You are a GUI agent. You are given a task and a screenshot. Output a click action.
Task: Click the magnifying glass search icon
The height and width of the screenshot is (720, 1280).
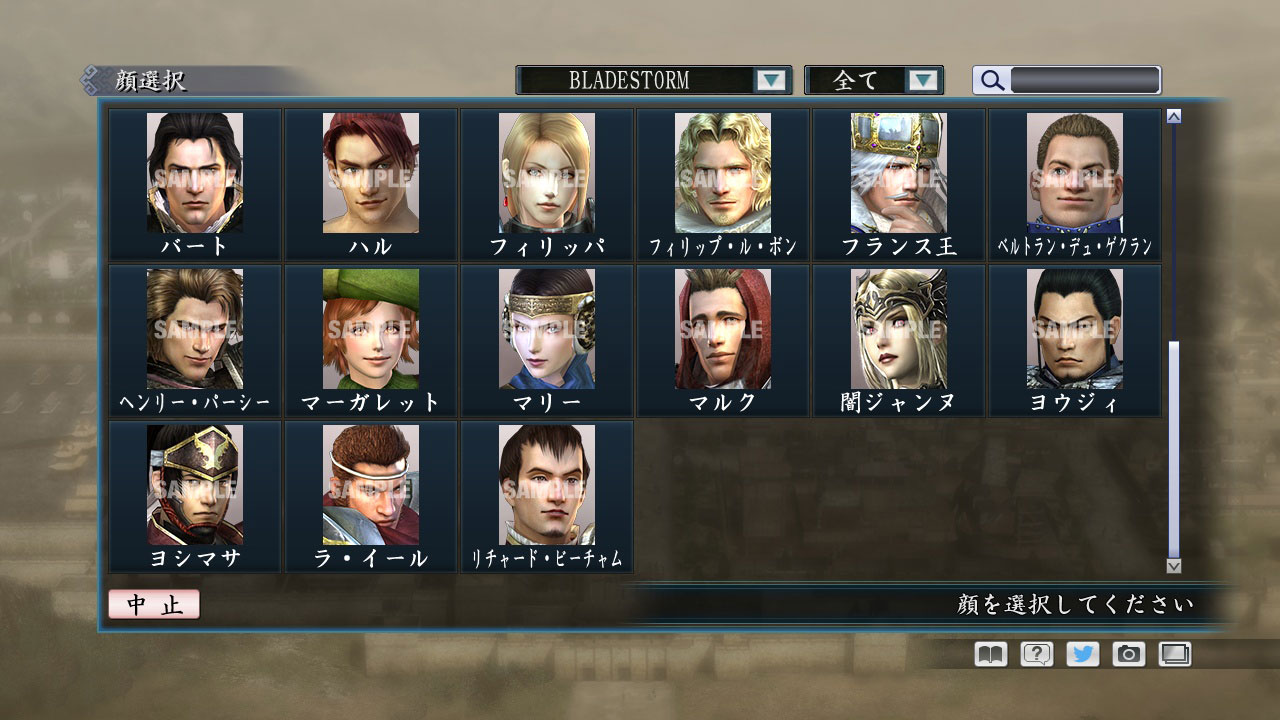tap(991, 81)
